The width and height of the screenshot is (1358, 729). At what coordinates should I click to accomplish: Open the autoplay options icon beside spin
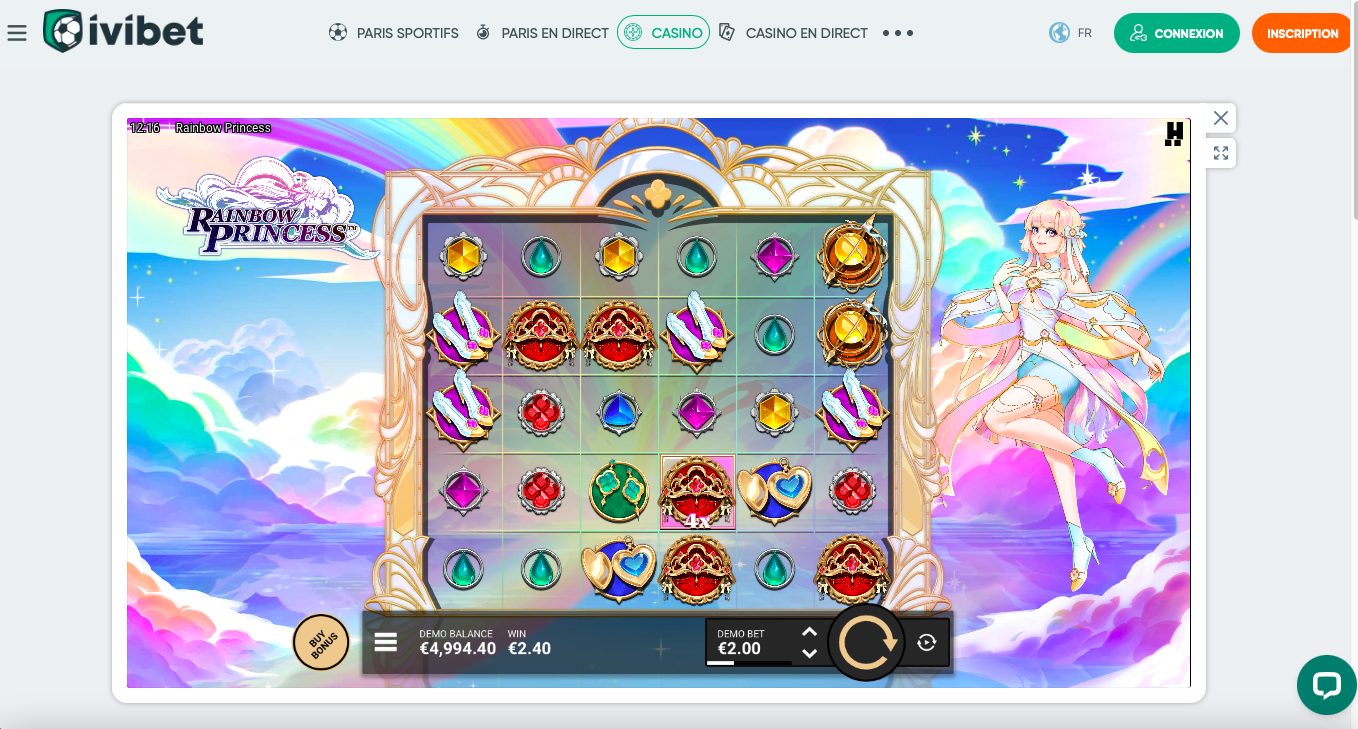point(928,641)
